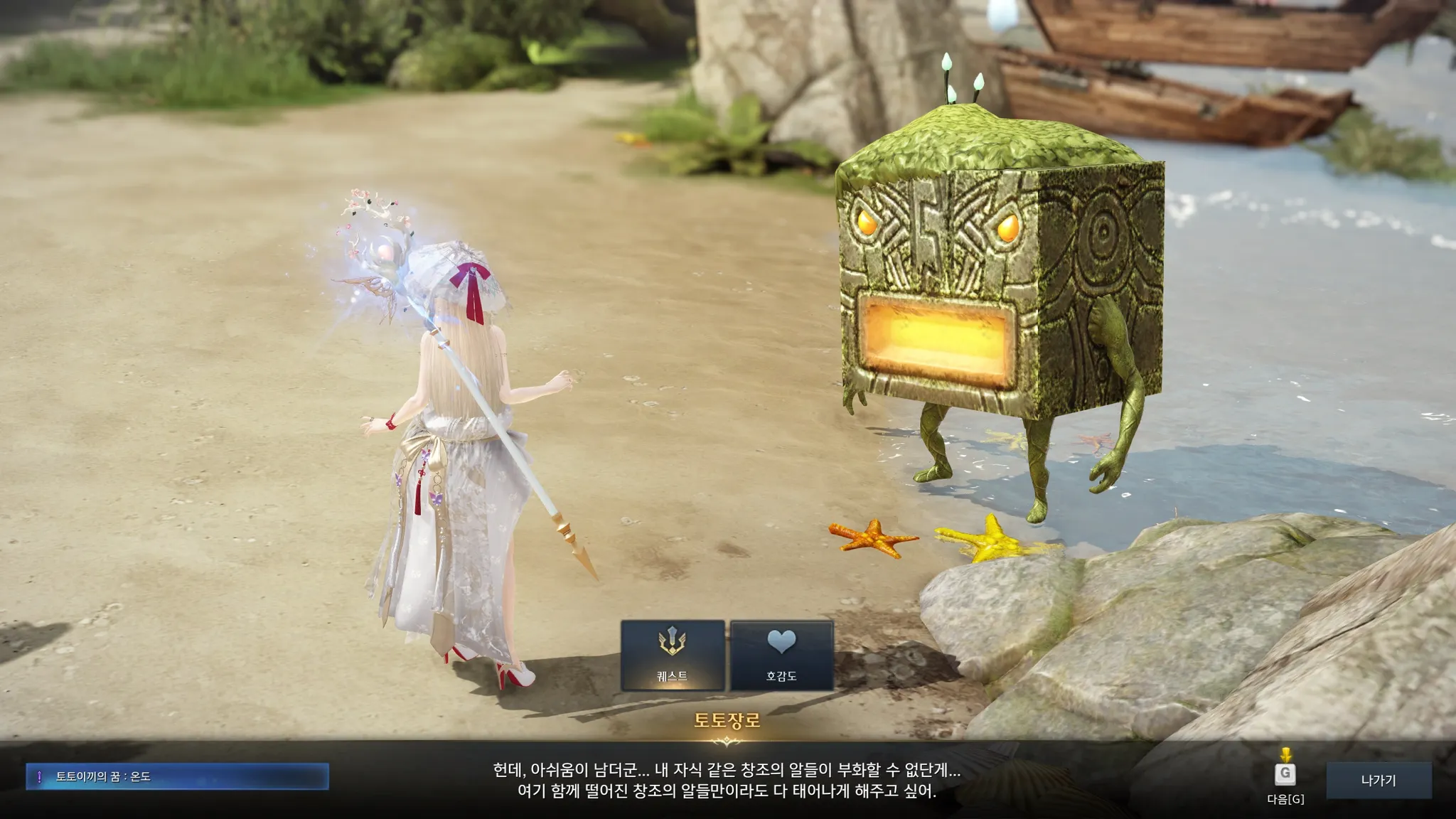
Task: Select the 호감도 (Rapport) heart button
Action: (781, 655)
